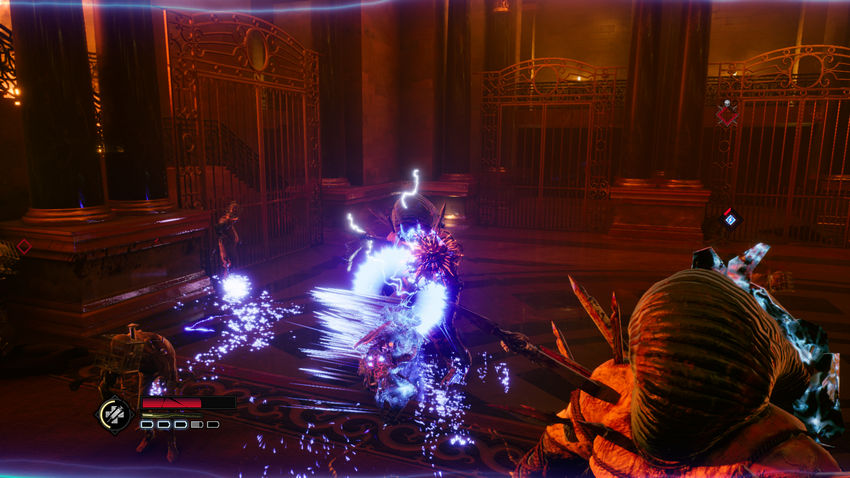This screenshot has width=850, height=478.
Task: Select the blue diamond objective marker
Action: [x=730, y=219]
